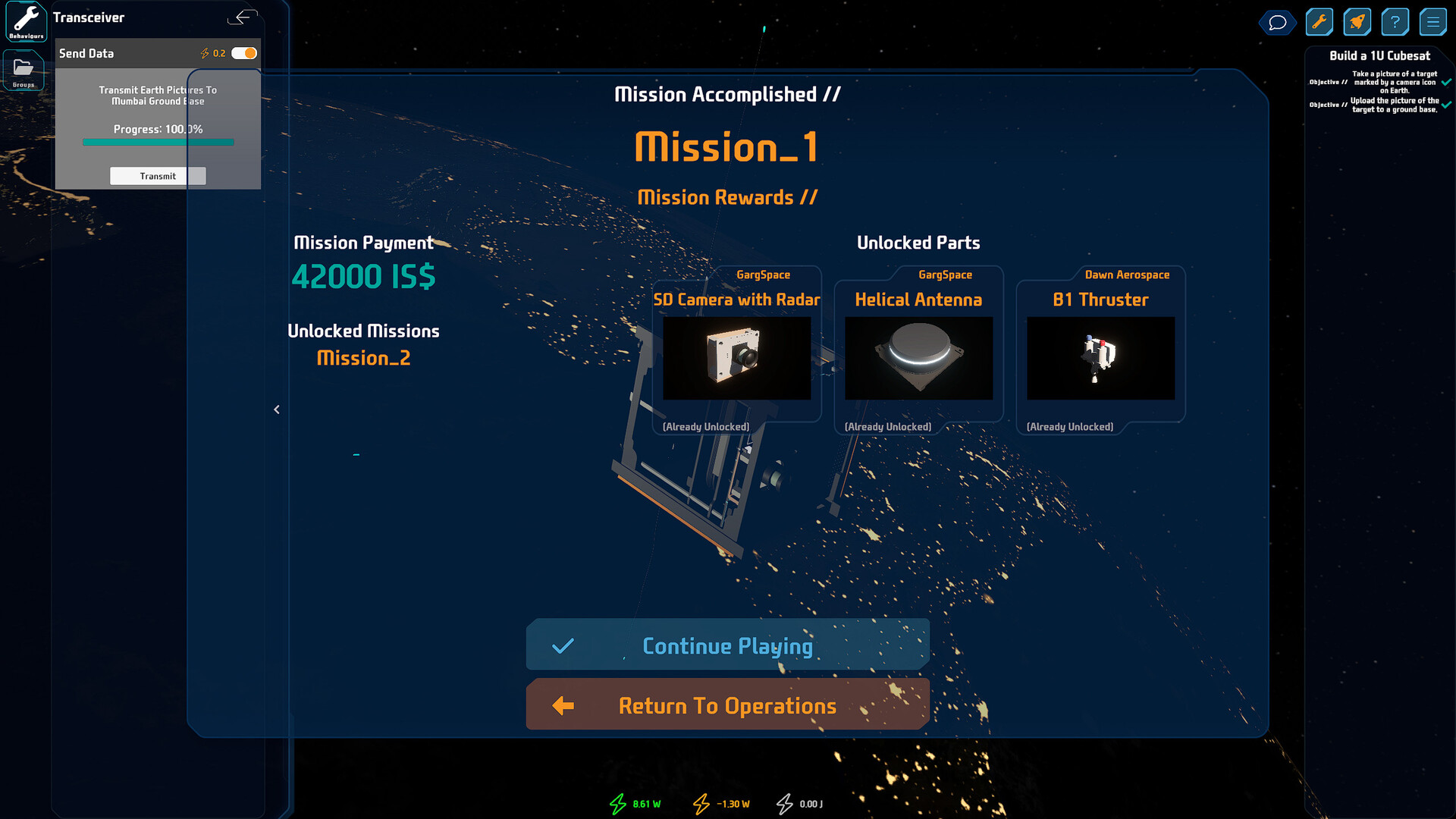Image resolution: width=1456 pixels, height=819 pixels.
Task: Launch the rocket icon in top toolbar
Action: click(1357, 21)
